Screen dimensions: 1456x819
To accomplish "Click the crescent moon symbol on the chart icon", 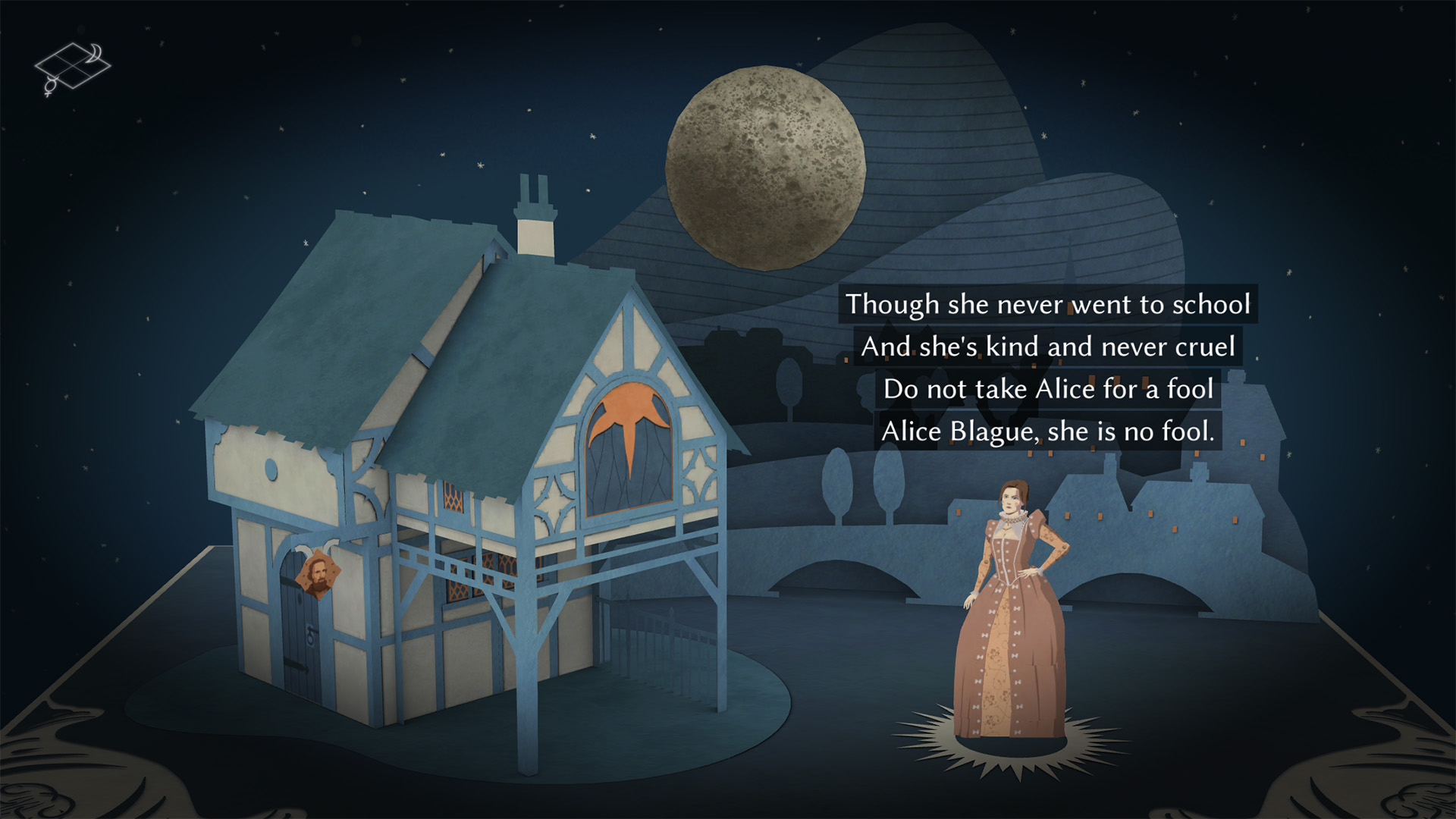I will pos(94,52).
